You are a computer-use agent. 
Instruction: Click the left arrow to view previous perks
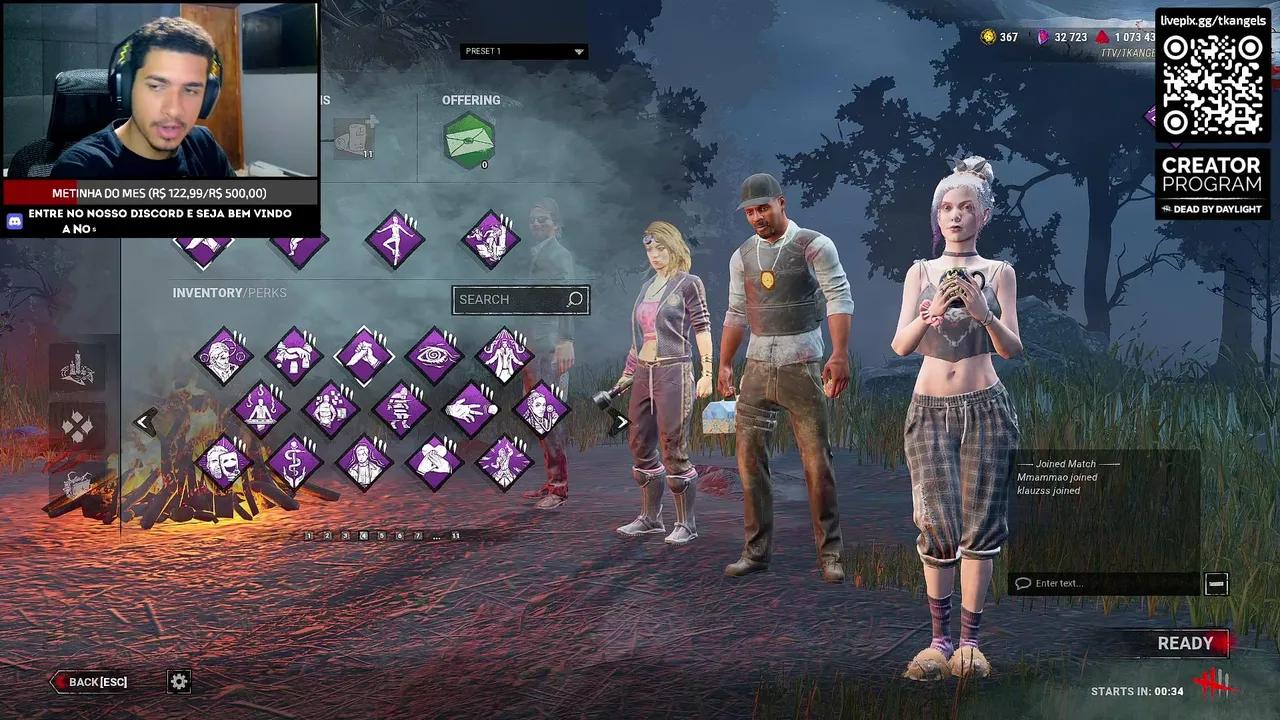pos(143,421)
